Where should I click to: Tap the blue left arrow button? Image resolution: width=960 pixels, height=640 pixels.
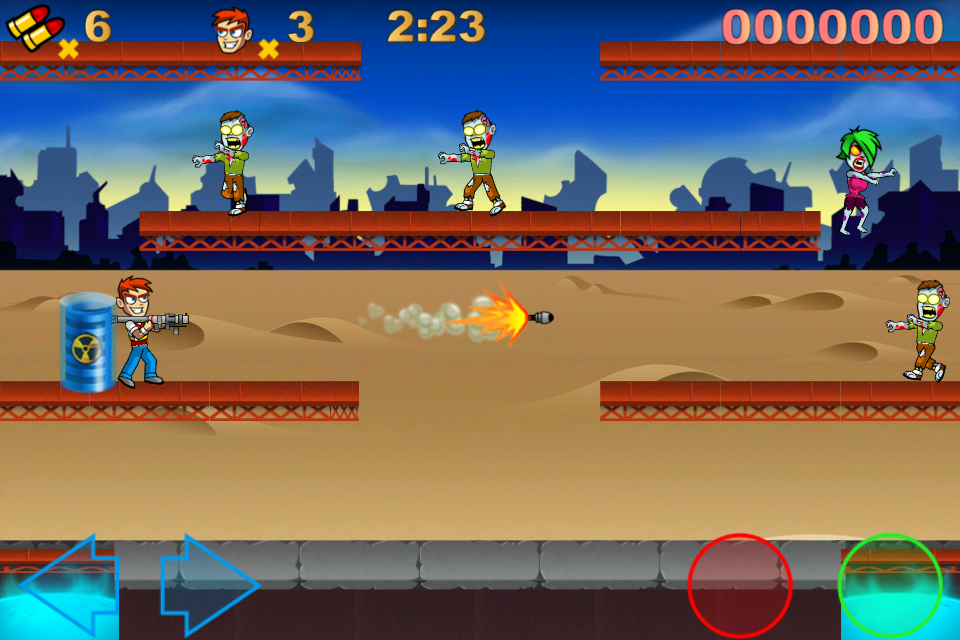coord(68,585)
